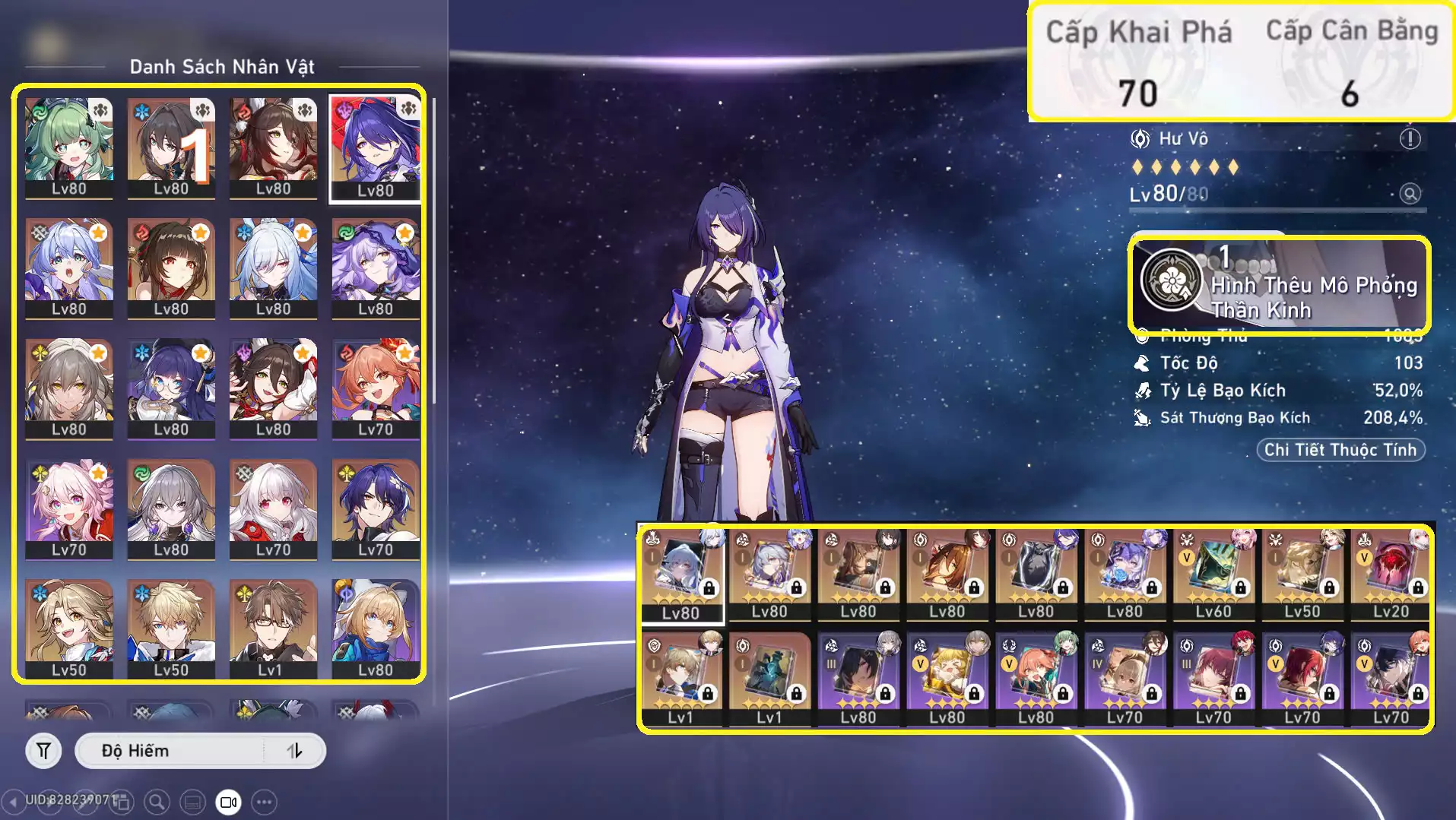Click the info icon beside Hư Vô

1410,139
